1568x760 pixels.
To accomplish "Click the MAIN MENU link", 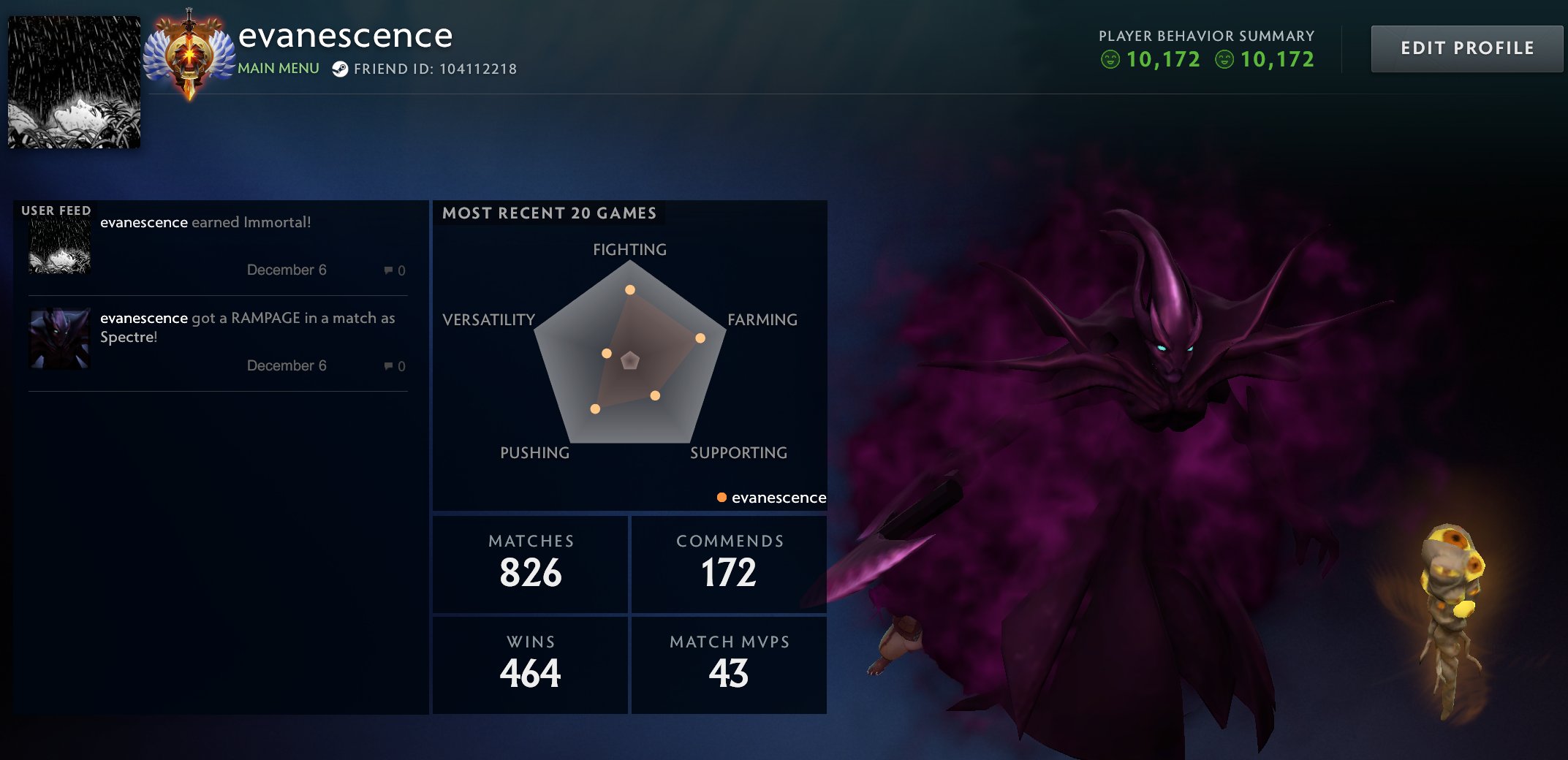I will [x=278, y=69].
